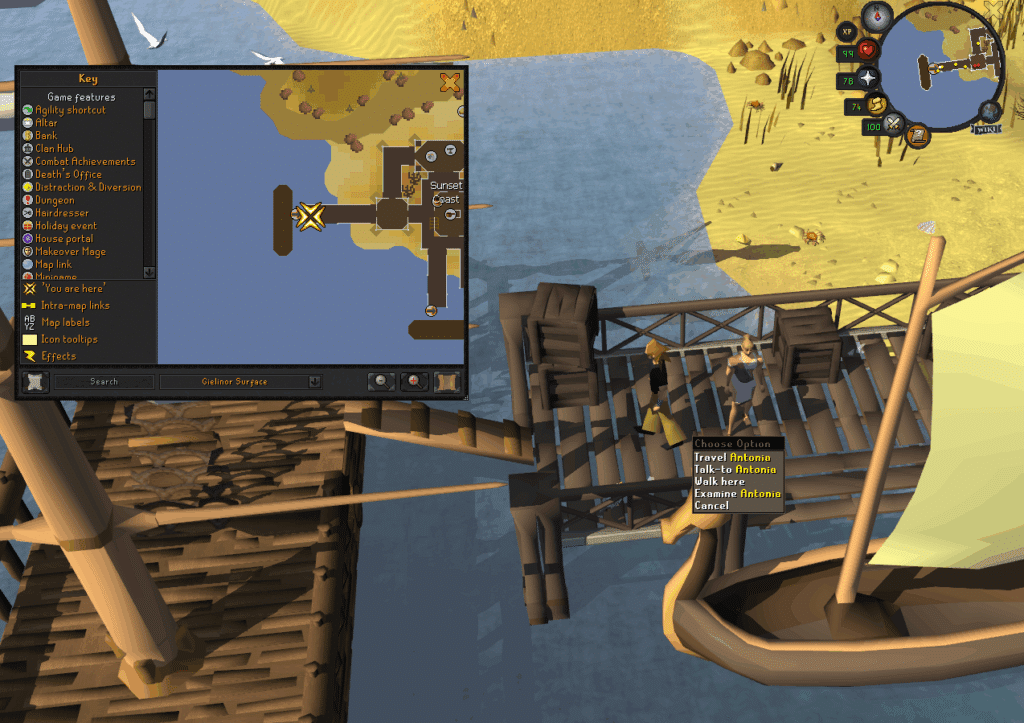The image size is (1024, 723).
Task: Toggle the XP tracker orb
Action: (x=847, y=32)
